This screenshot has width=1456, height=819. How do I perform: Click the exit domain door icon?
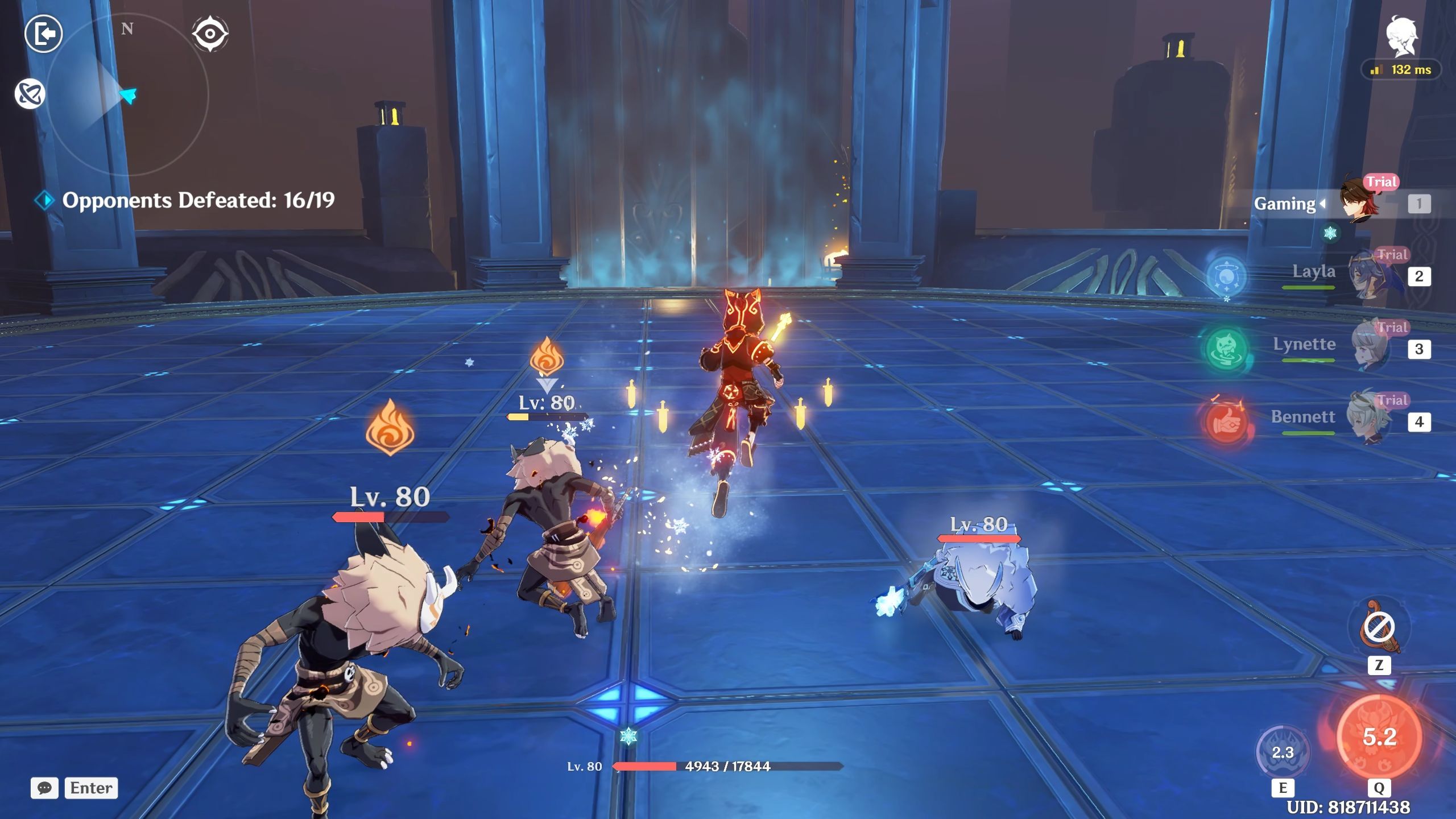[x=43, y=34]
